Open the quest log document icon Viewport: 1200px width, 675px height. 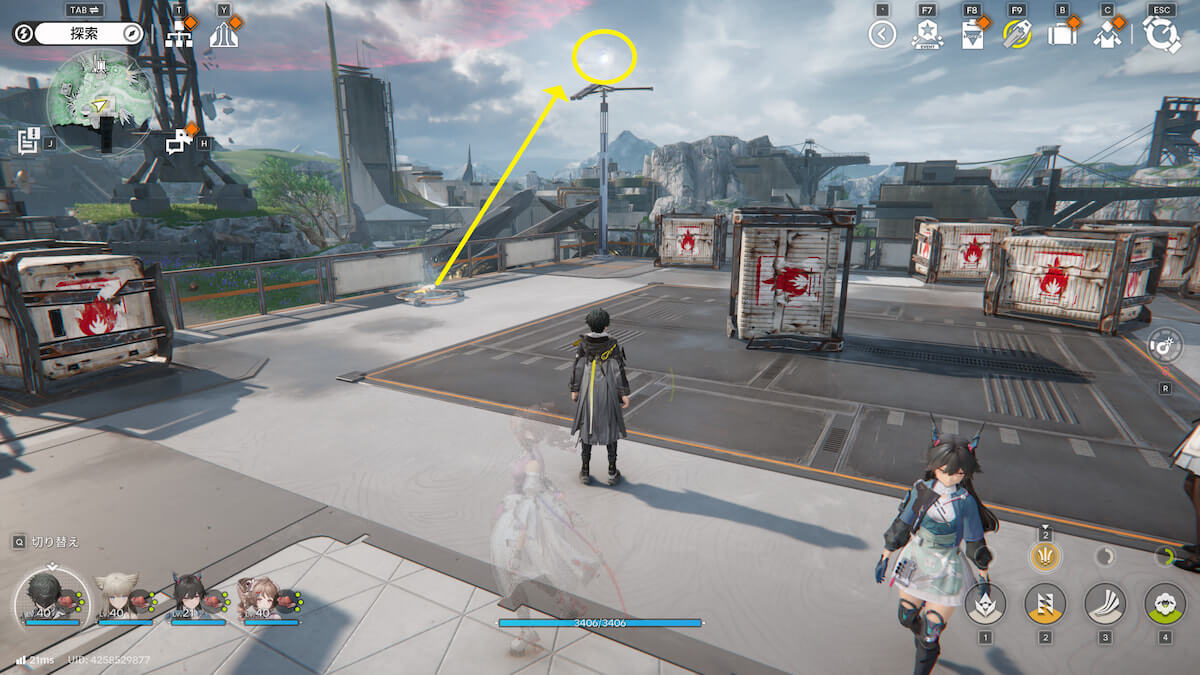(28, 140)
